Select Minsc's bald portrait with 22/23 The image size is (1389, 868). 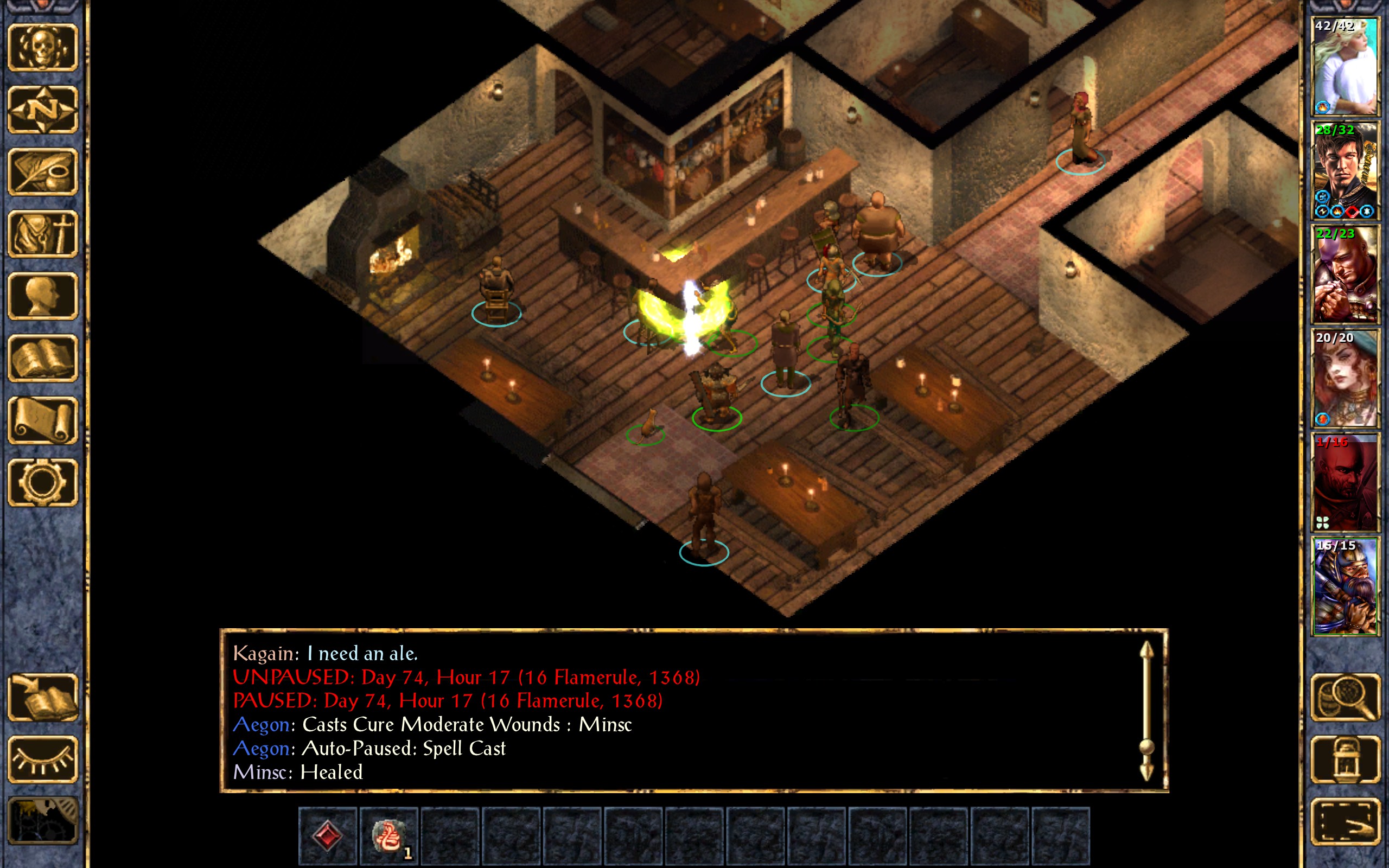1345,275
